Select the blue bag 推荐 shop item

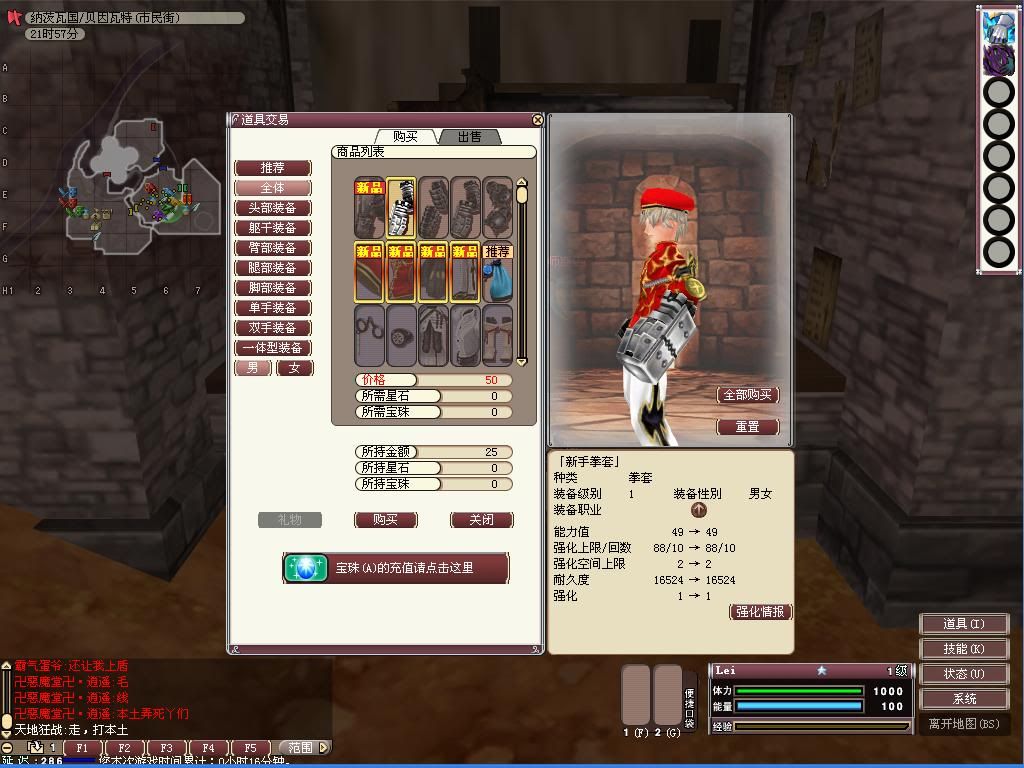[497, 272]
